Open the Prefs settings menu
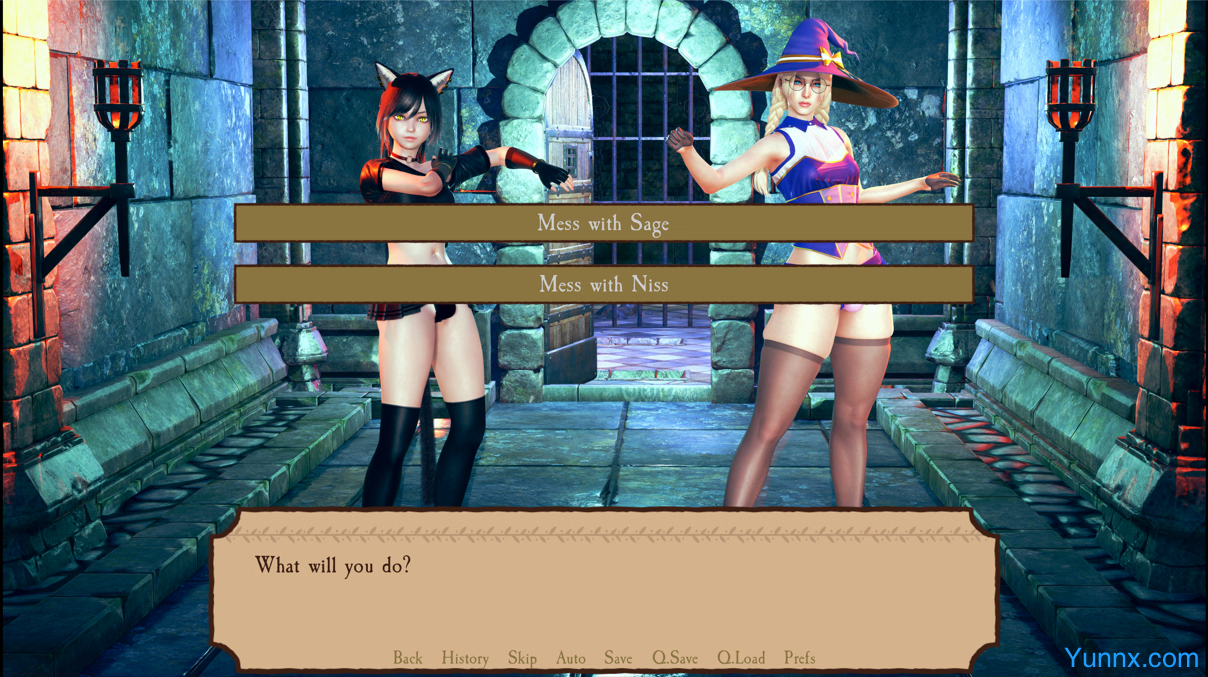This screenshot has height=677, width=1208. pyautogui.click(x=800, y=658)
